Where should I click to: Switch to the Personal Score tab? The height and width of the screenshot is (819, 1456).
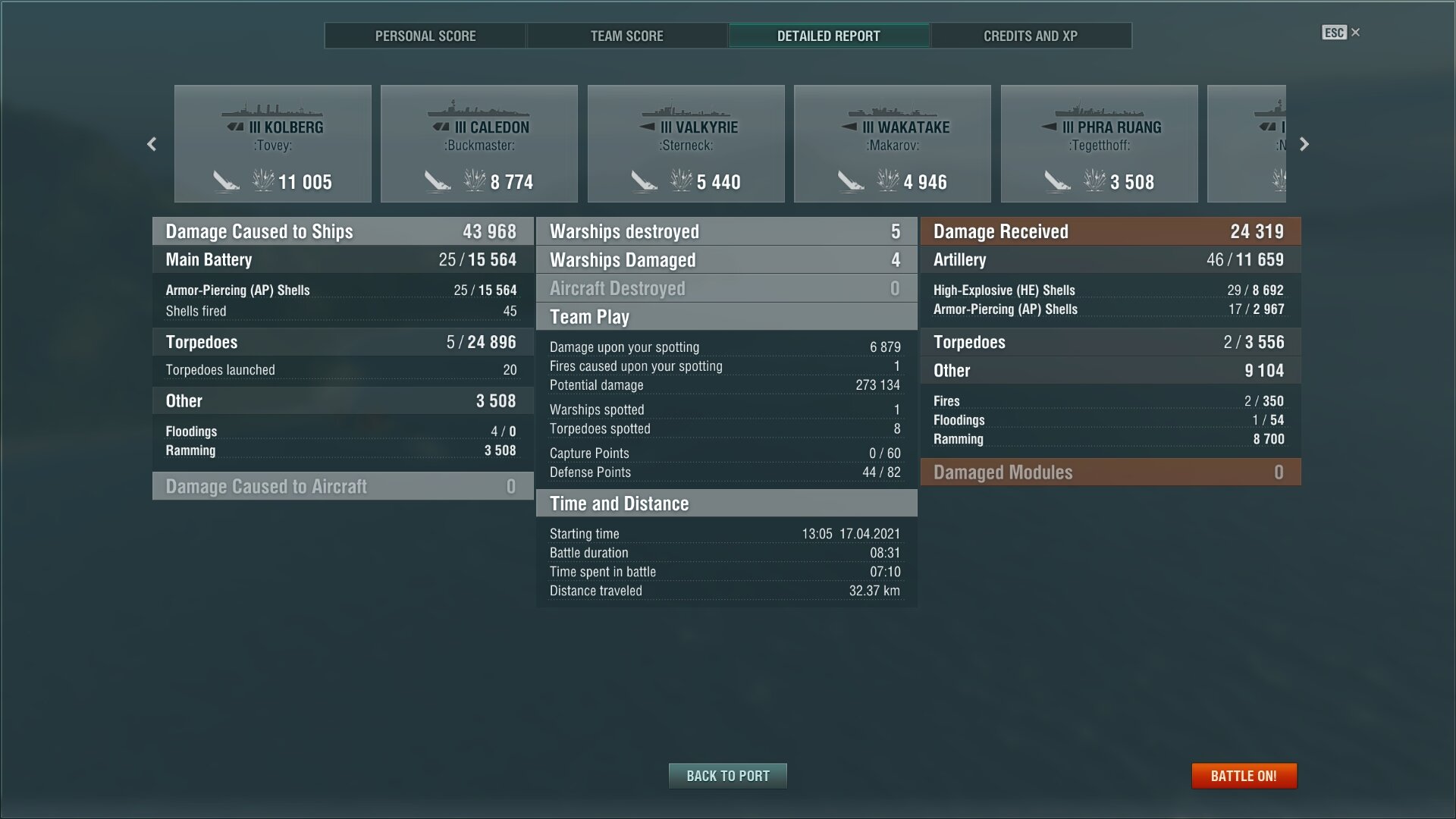(425, 36)
